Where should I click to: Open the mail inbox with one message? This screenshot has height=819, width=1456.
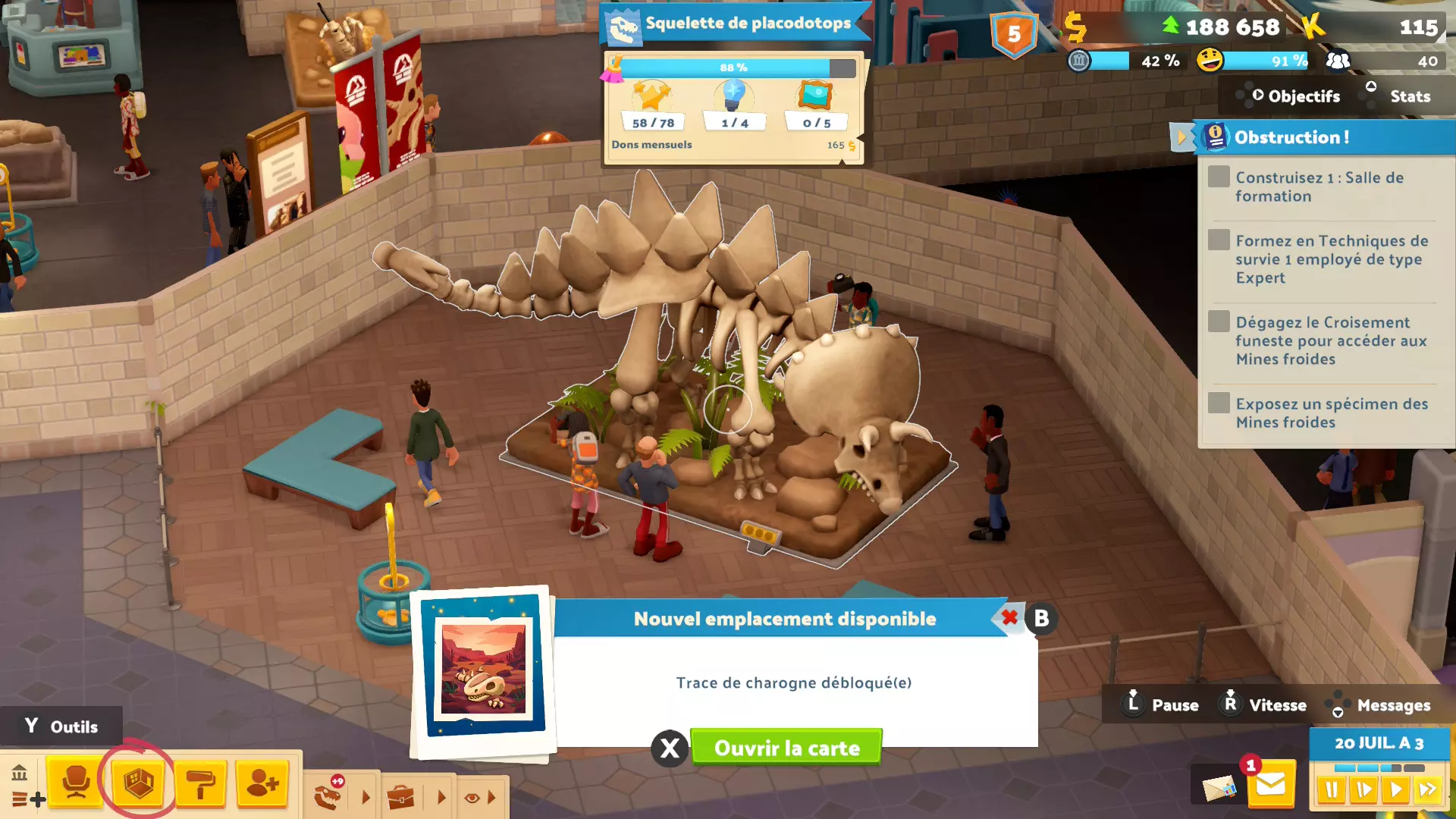pyautogui.click(x=1270, y=785)
